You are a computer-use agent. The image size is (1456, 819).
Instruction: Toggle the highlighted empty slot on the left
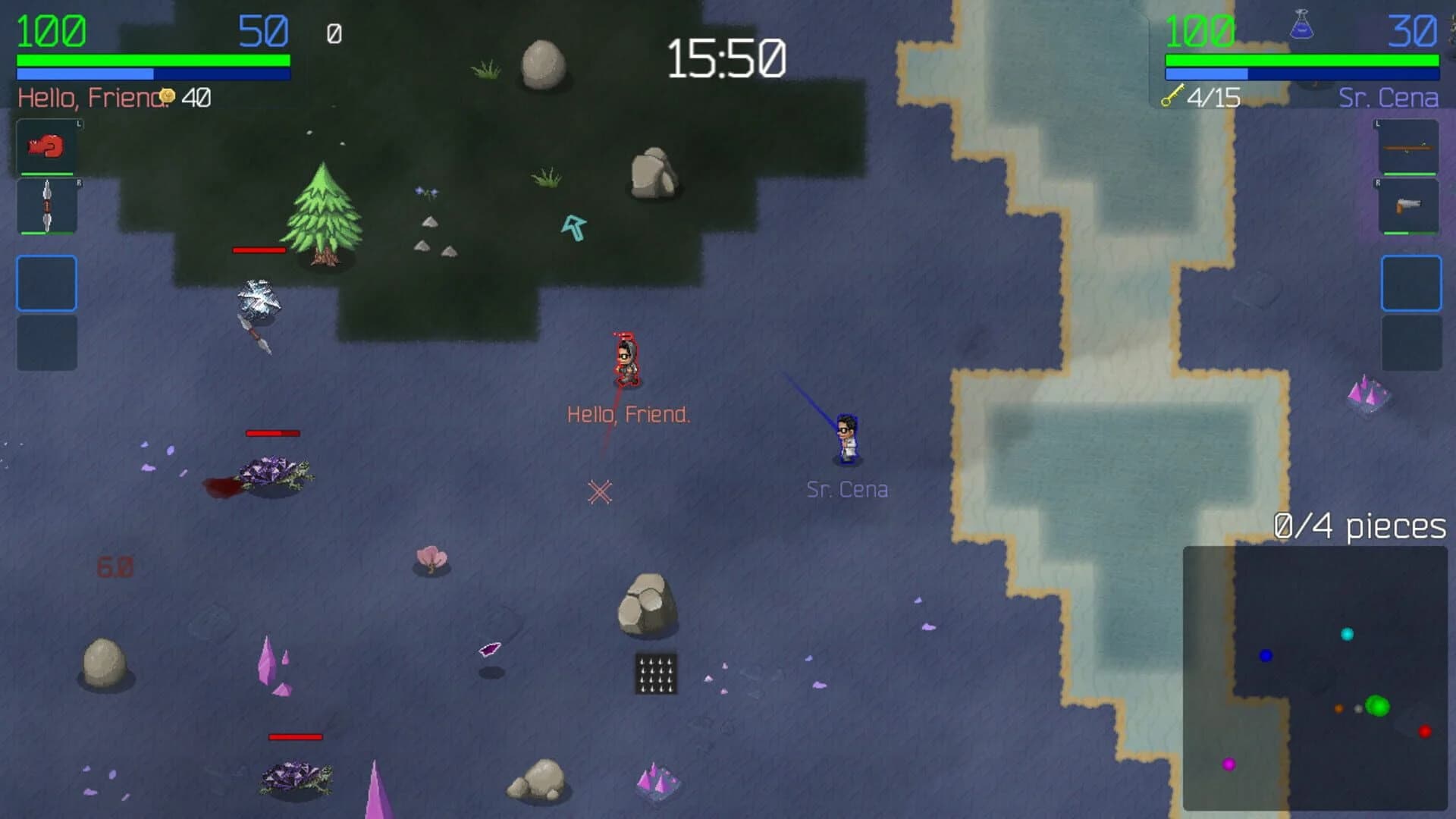(45, 284)
